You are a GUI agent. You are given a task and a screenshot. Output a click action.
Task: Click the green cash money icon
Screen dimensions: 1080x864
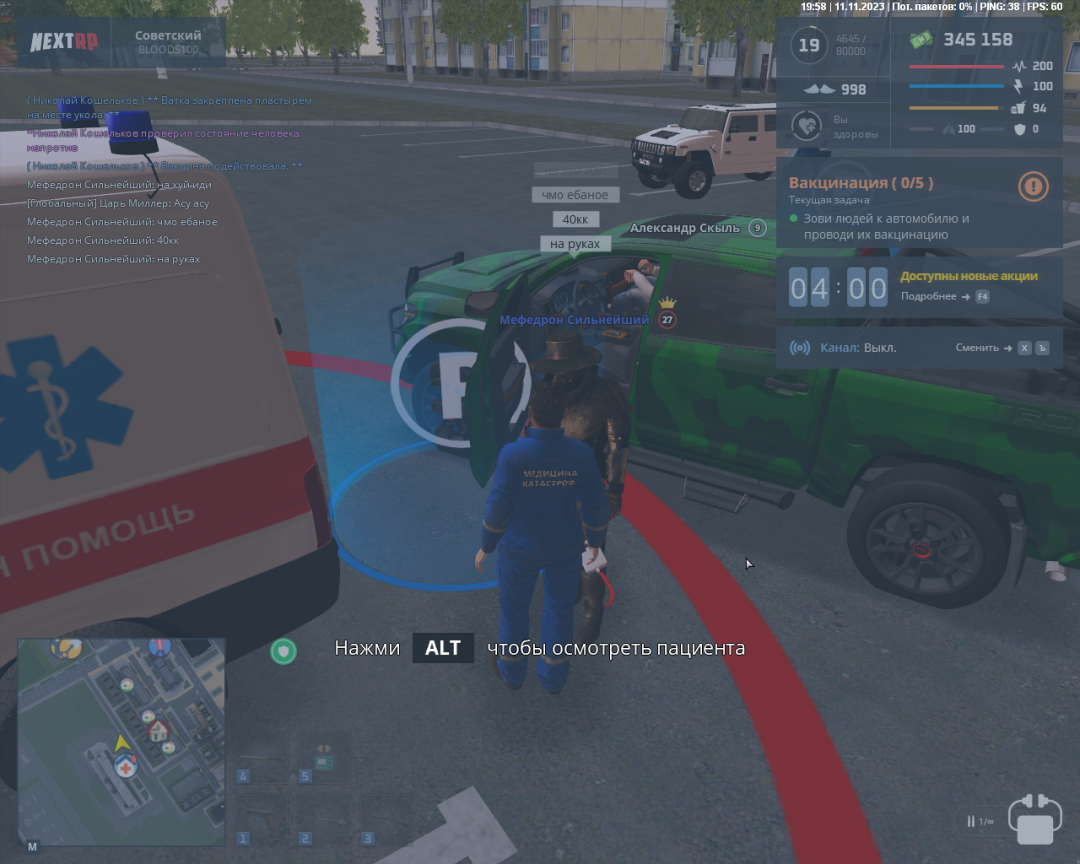tap(921, 40)
